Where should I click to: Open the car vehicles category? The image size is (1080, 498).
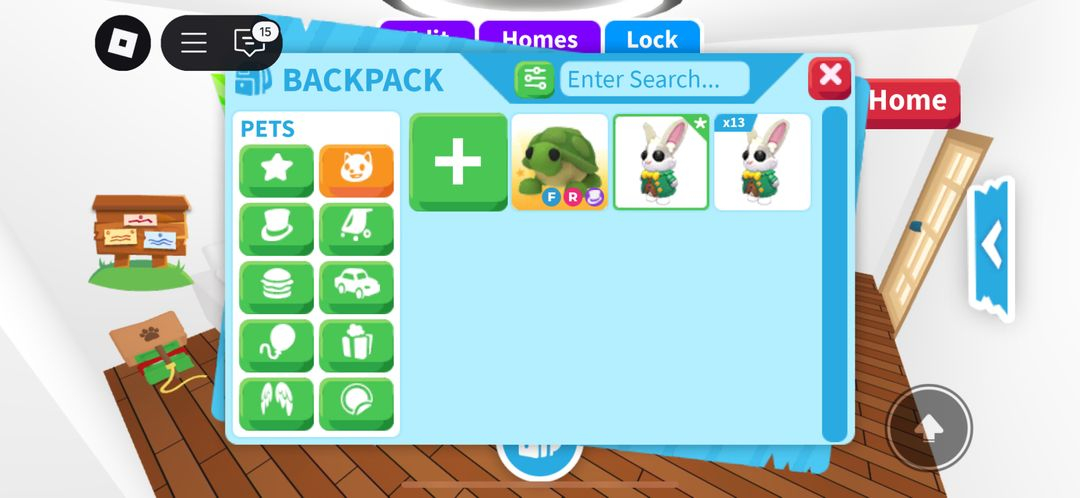coord(356,288)
